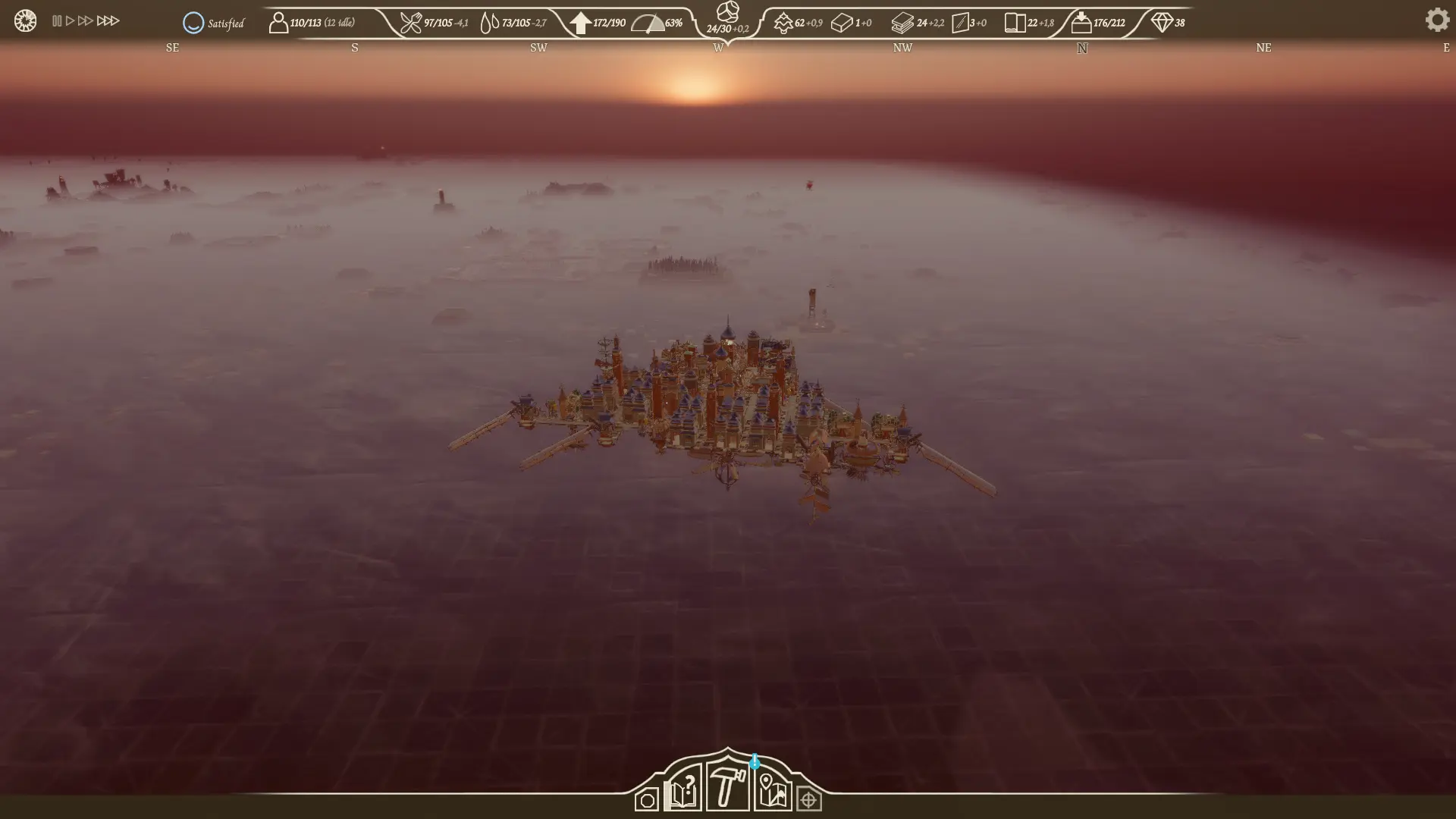Viewport: 1456px width, 819px height.
Task: Set normal play speed with single arrow
Action: point(71,21)
